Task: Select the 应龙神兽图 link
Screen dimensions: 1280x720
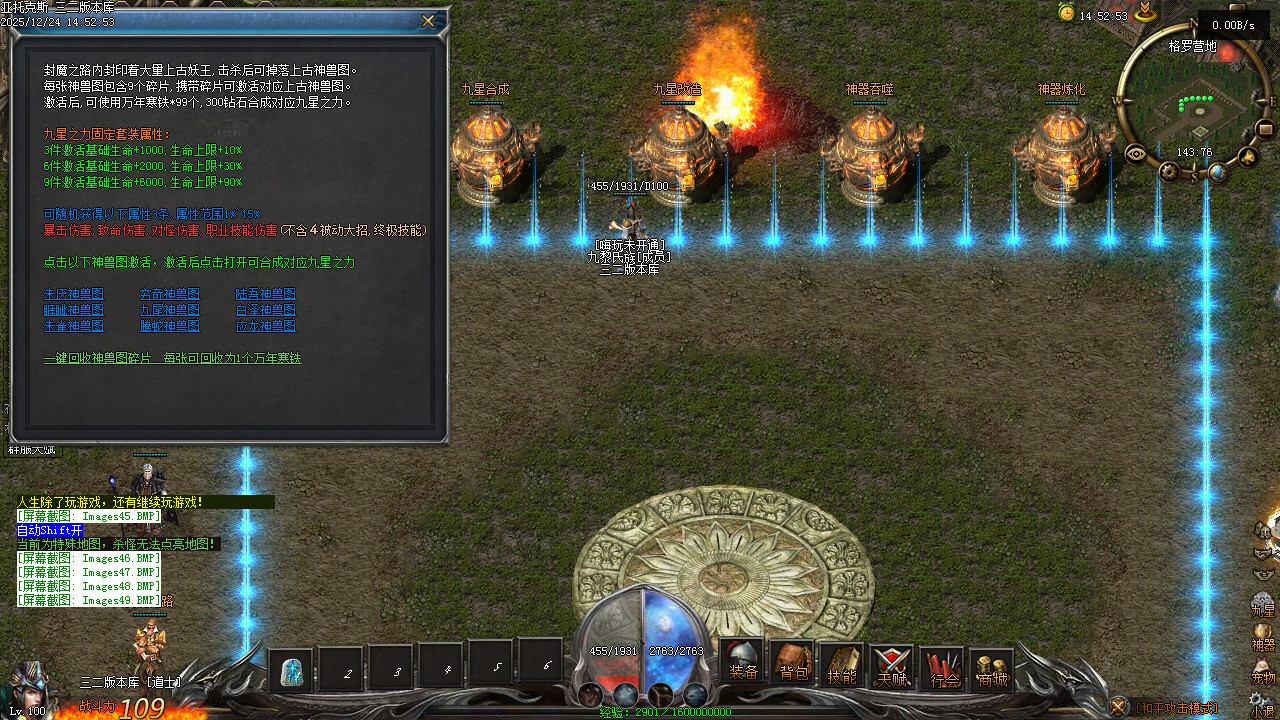Action: coord(266,326)
